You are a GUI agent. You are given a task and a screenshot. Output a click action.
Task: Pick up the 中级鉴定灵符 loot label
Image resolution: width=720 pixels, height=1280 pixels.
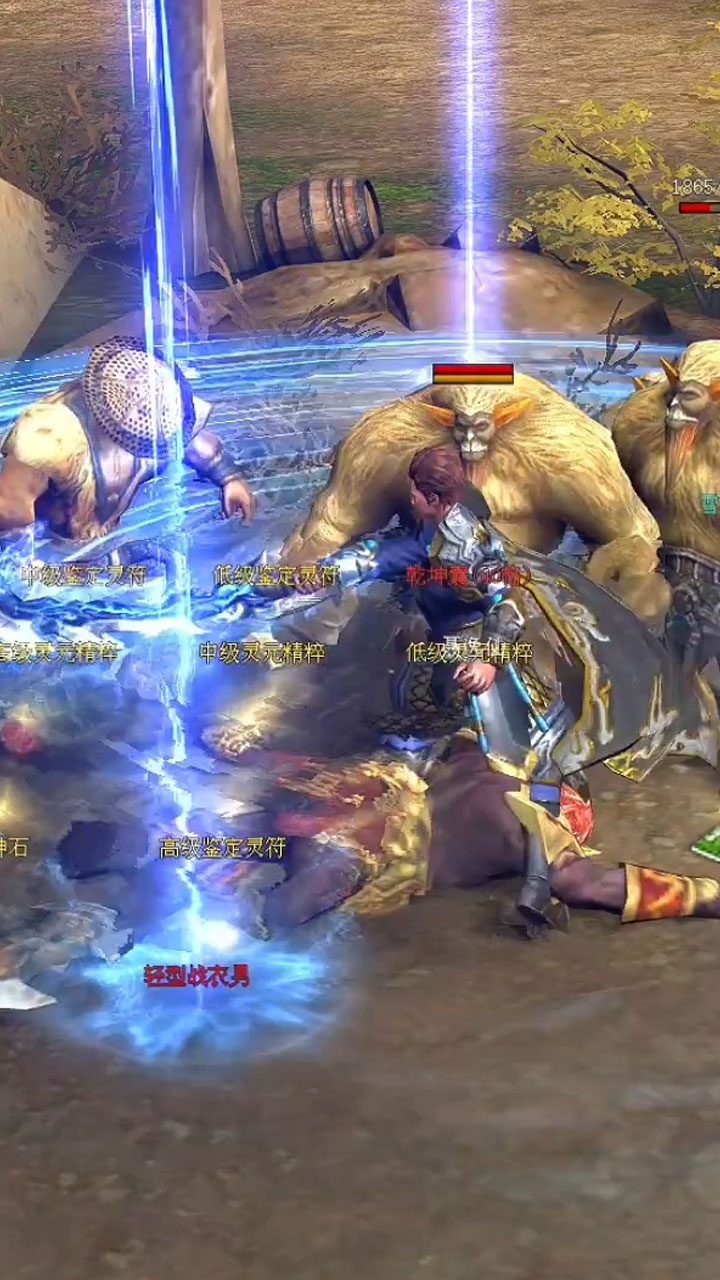(x=84, y=575)
